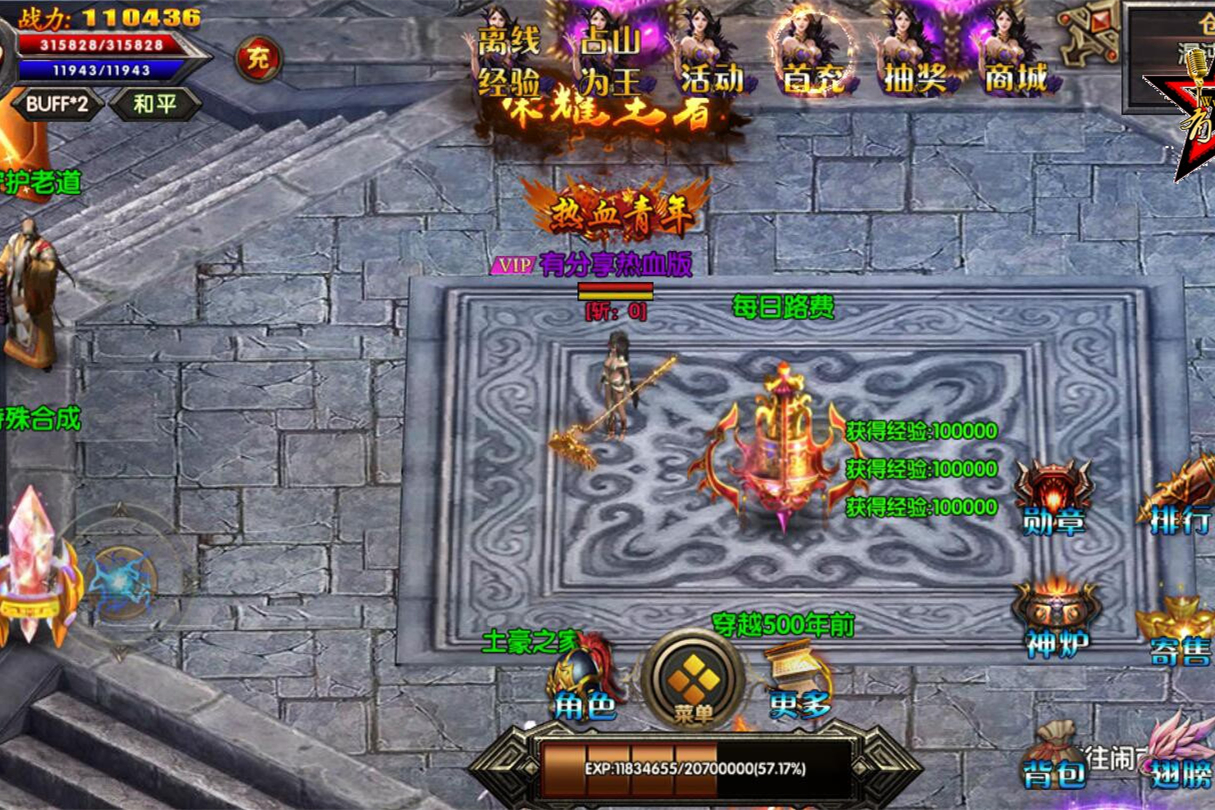Toggle the 和平 peace attack mode
The width and height of the screenshot is (1215, 810).
(155, 104)
